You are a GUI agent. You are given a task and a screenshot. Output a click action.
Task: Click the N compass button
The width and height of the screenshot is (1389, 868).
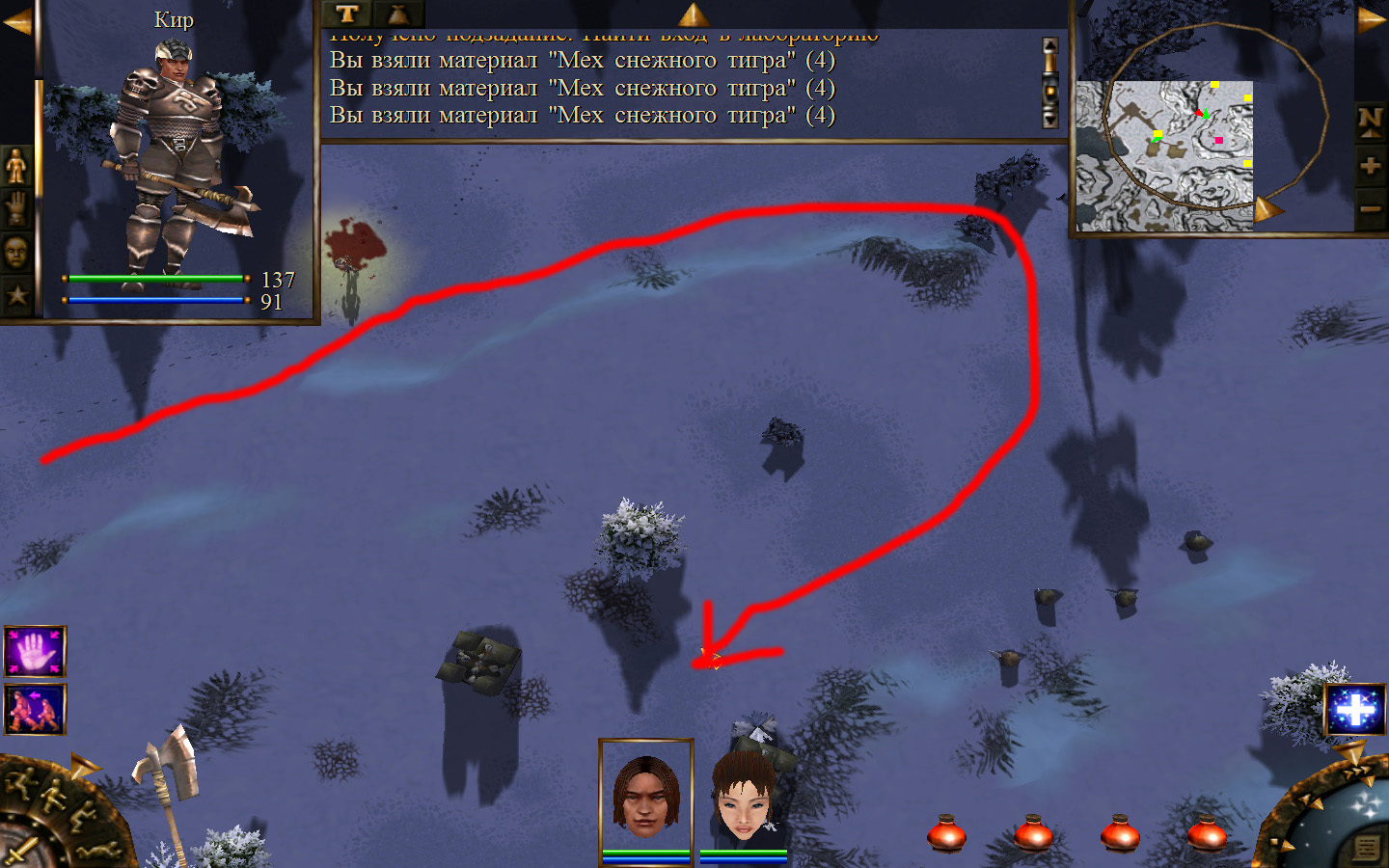(x=1371, y=122)
